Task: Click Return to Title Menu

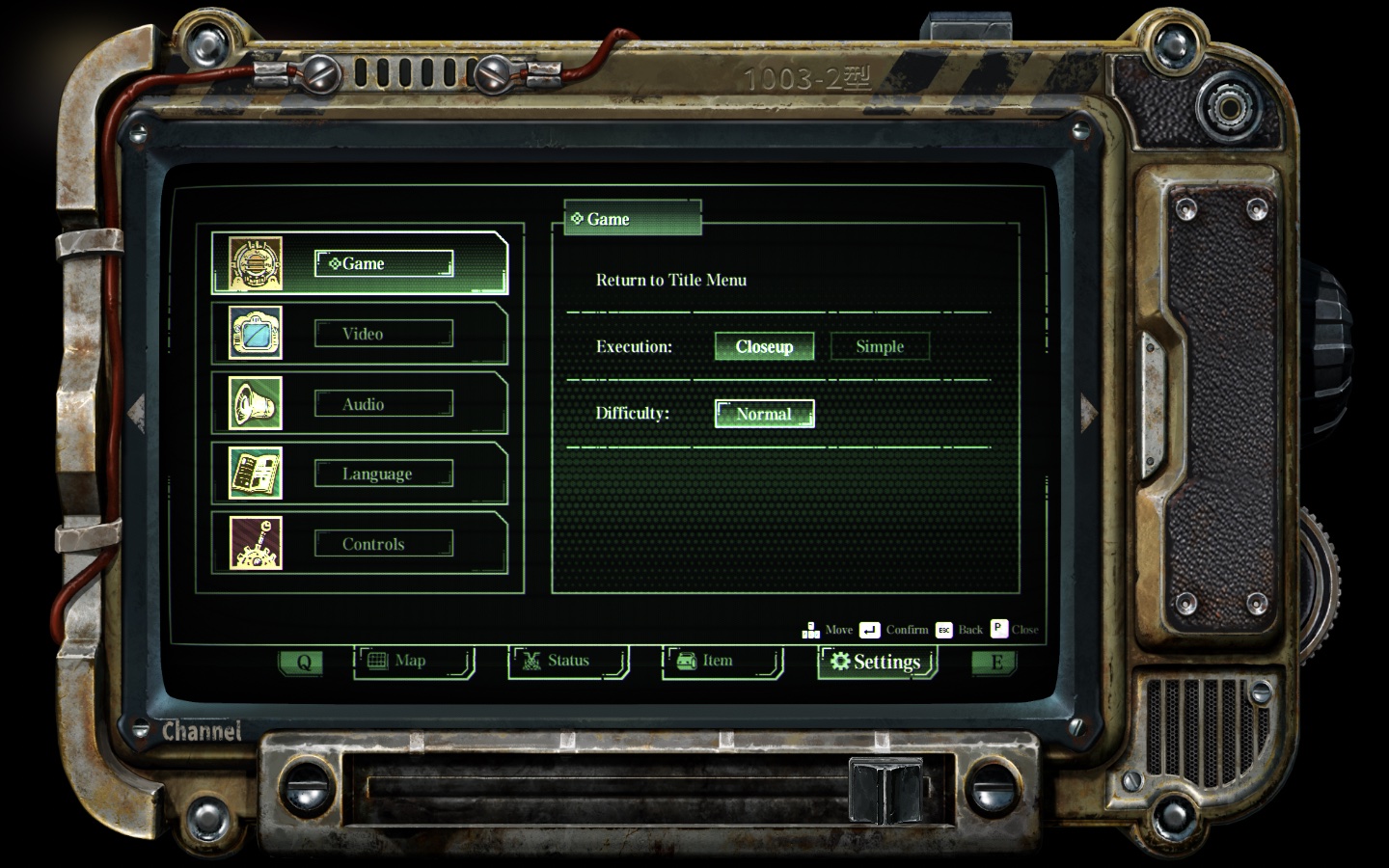Action: tap(672, 280)
